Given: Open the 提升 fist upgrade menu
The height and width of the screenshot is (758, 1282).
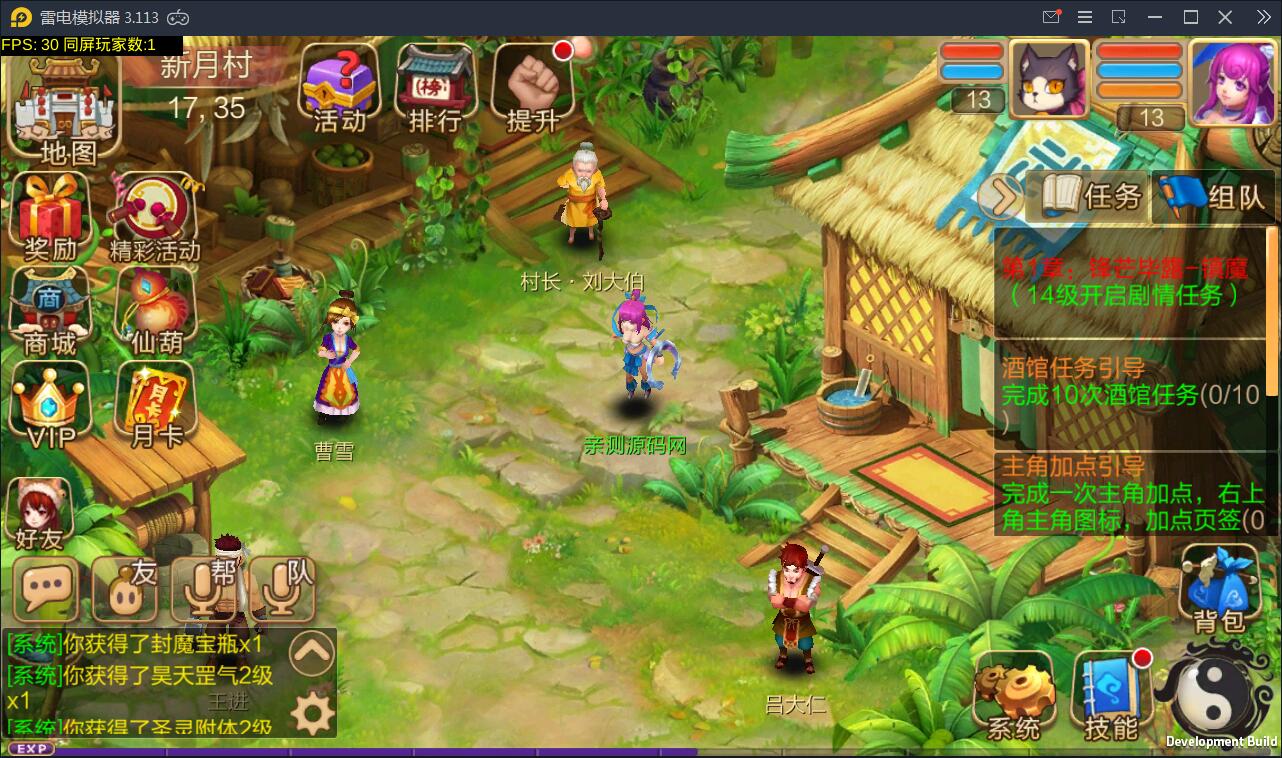Looking at the screenshot, I should coord(532,89).
